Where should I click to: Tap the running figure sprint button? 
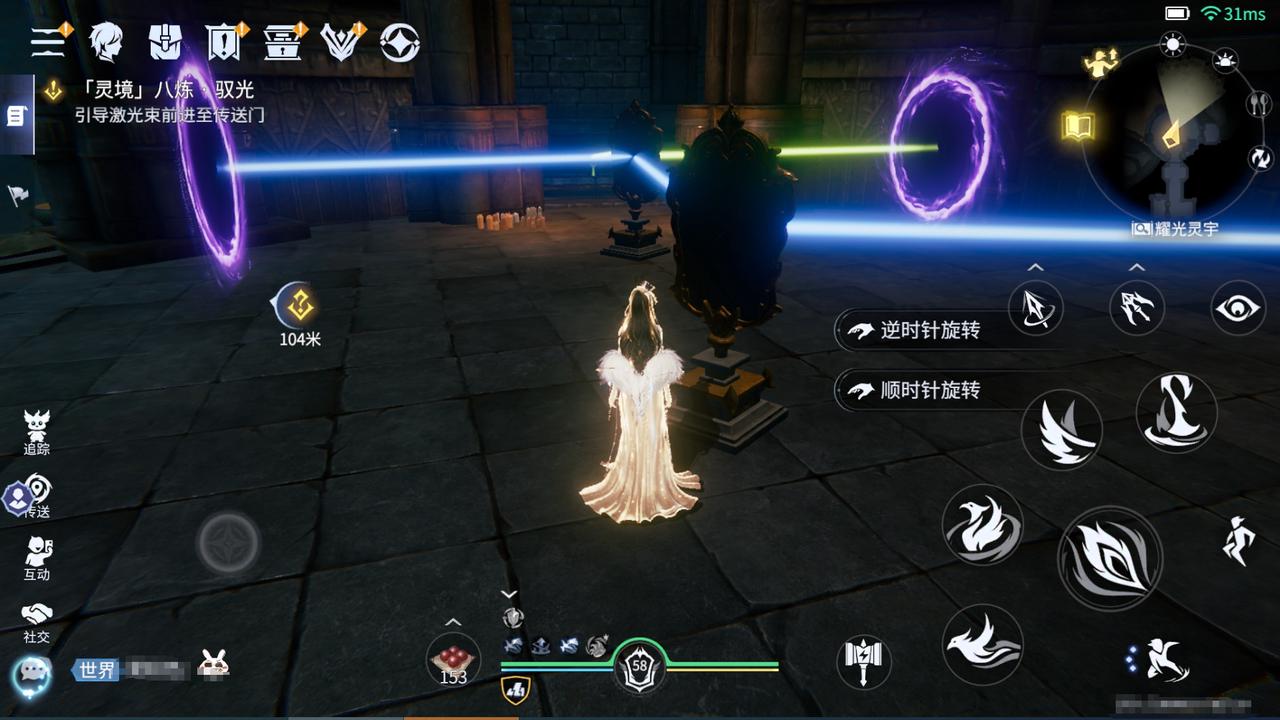click(x=1238, y=541)
